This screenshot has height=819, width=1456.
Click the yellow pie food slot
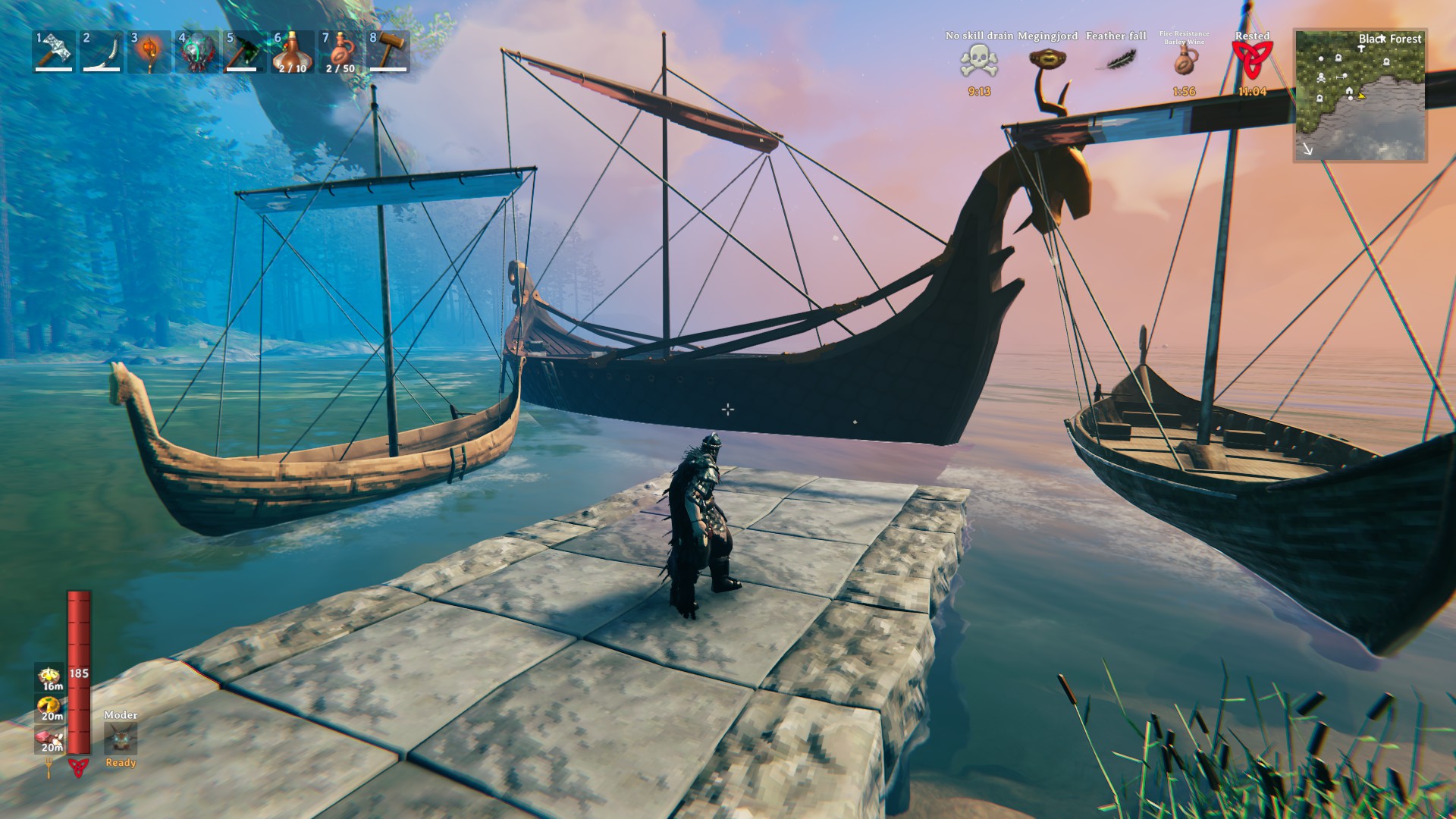pos(51,708)
